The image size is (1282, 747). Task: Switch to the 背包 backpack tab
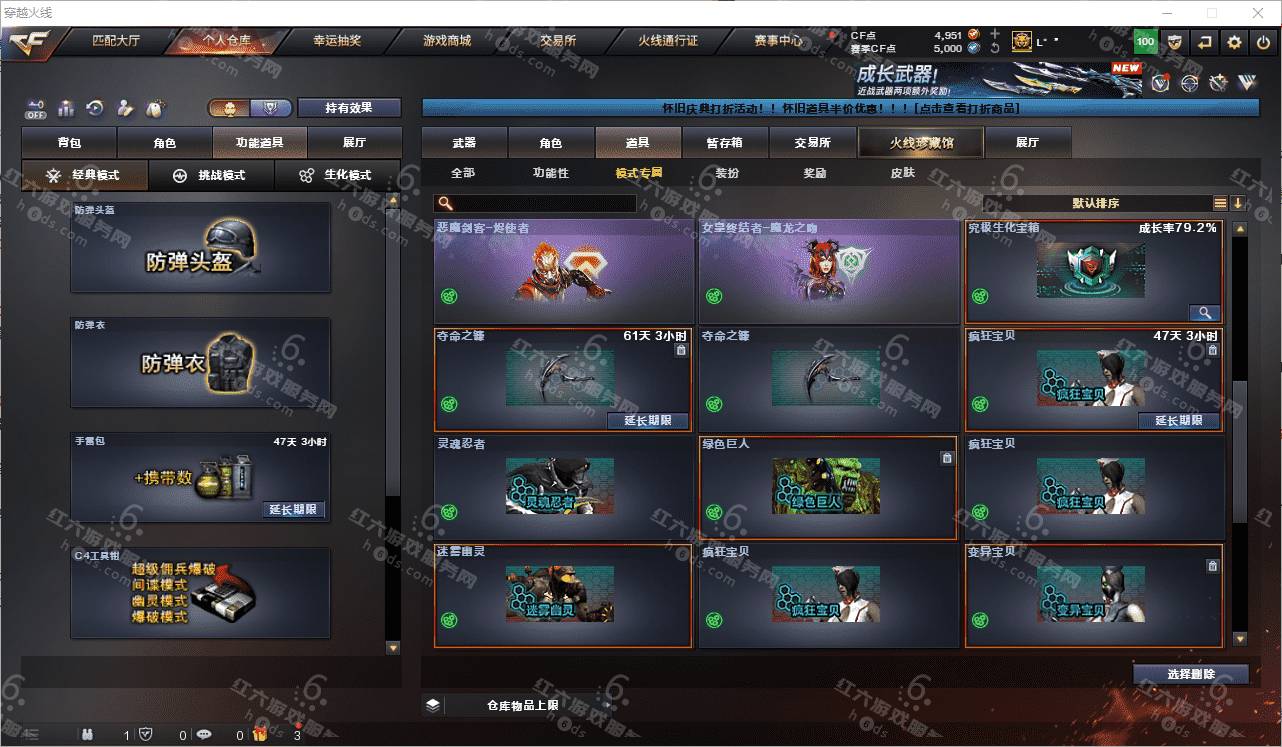tap(69, 143)
